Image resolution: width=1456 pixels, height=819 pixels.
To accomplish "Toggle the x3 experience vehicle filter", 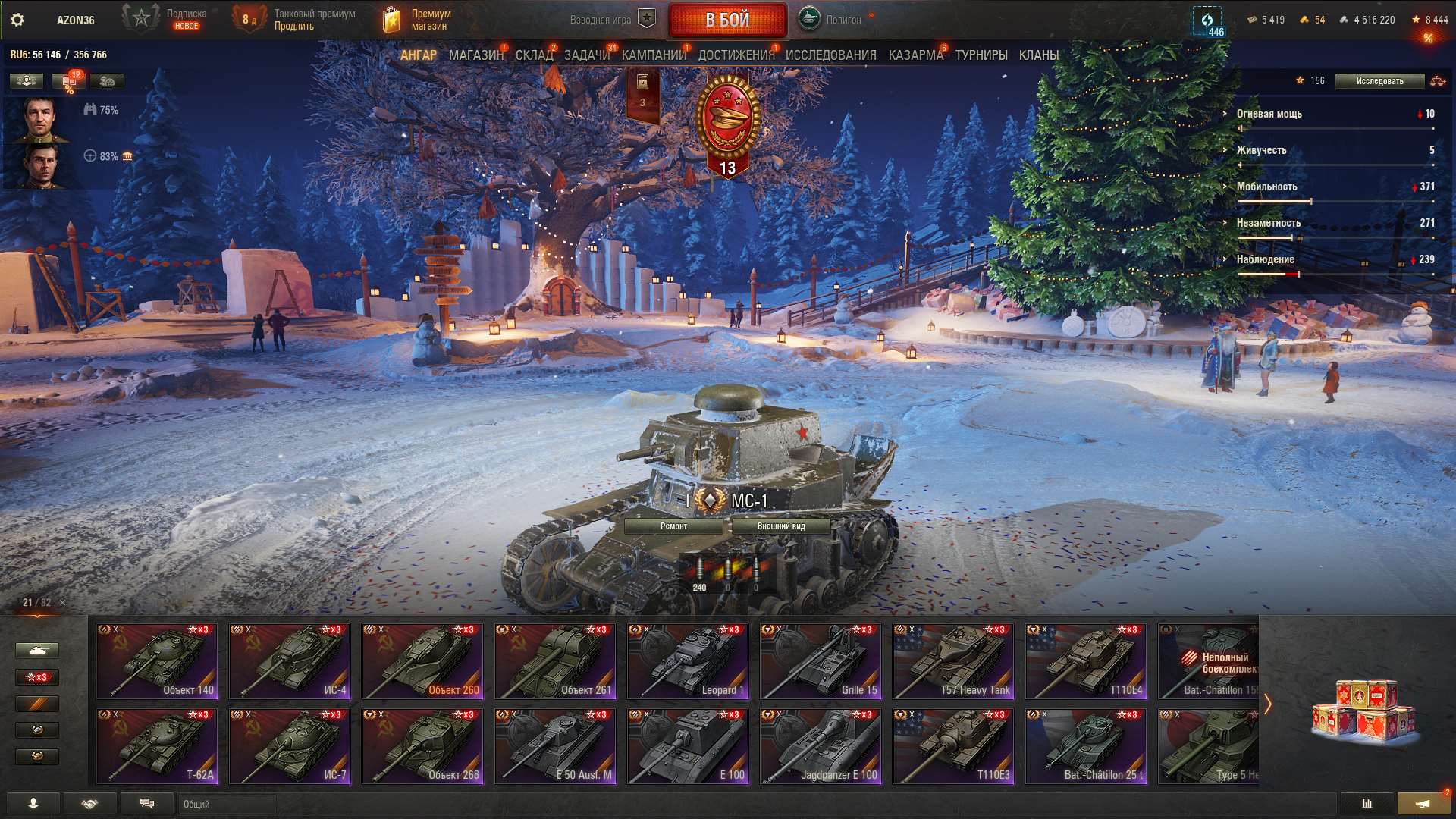I will 38,676.
